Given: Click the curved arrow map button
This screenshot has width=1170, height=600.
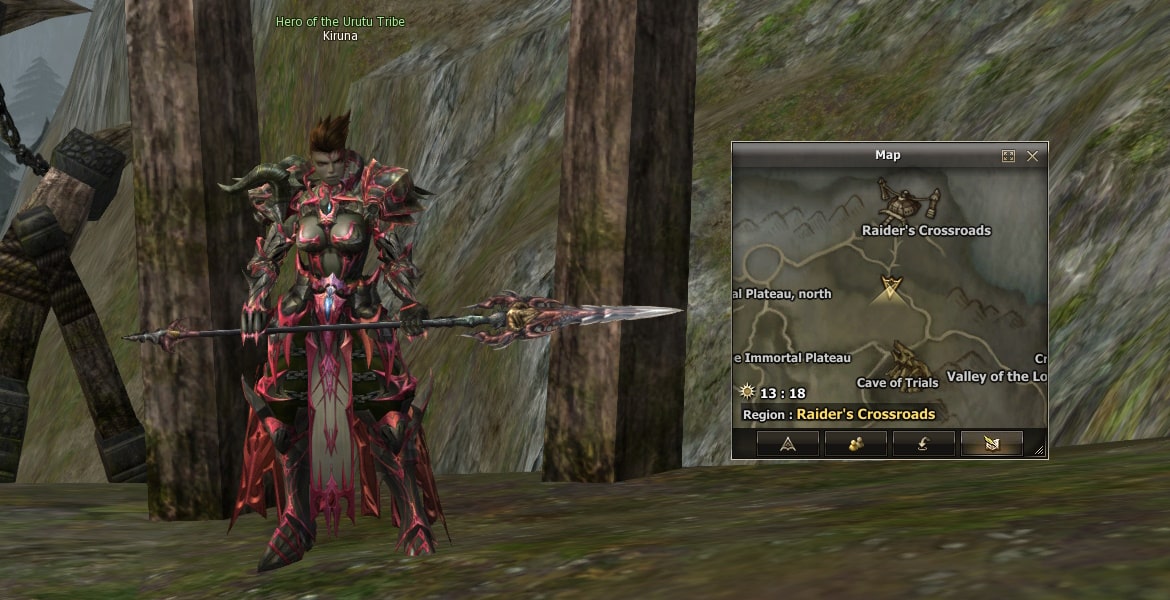Looking at the screenshot, I should tap(923, 444).
